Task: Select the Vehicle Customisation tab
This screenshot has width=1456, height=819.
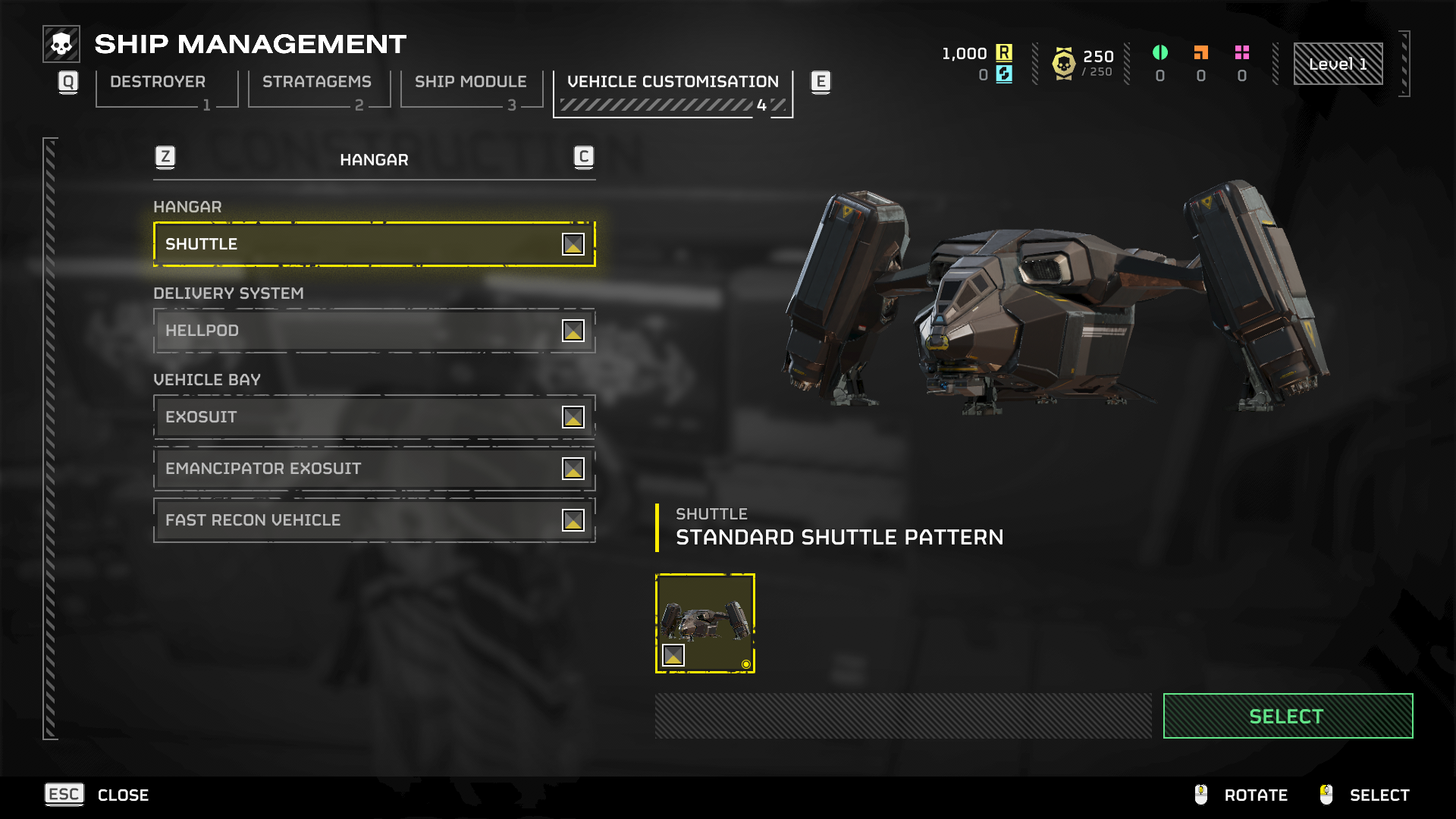Action: pyautogui.click(x=673, y=82)
